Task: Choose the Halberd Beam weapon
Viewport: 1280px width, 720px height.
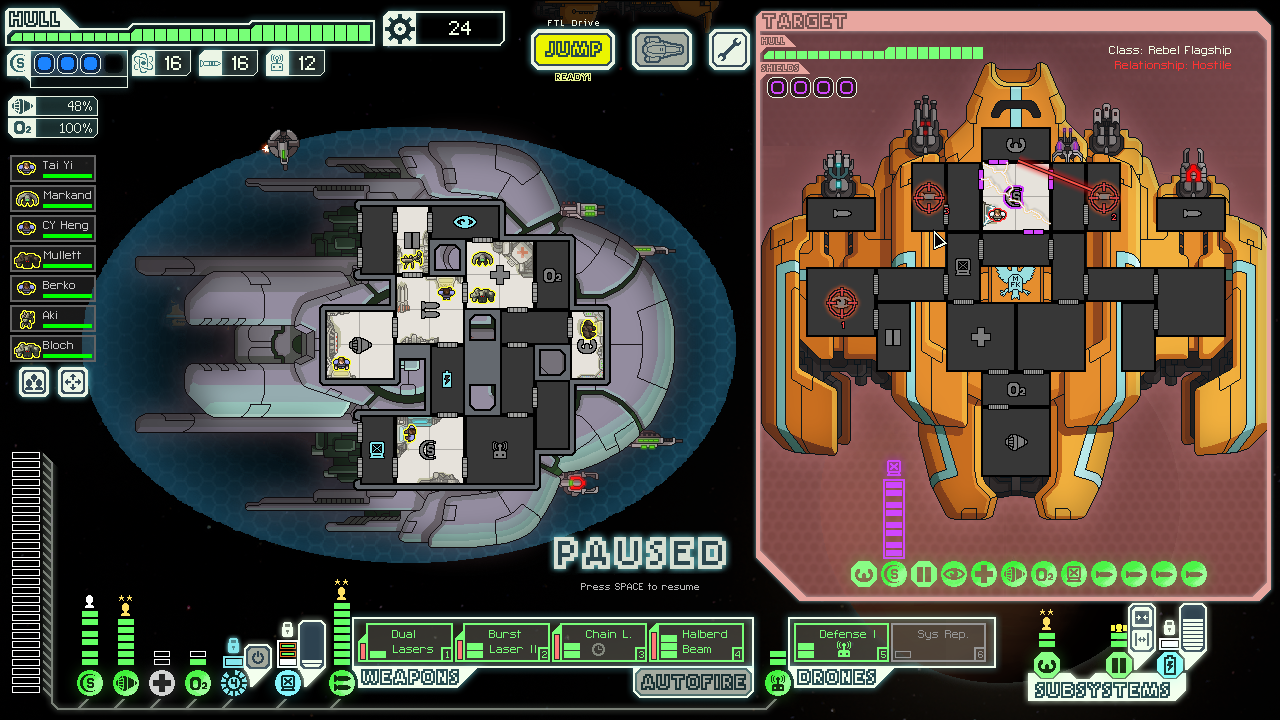Action: coord(699,642)
